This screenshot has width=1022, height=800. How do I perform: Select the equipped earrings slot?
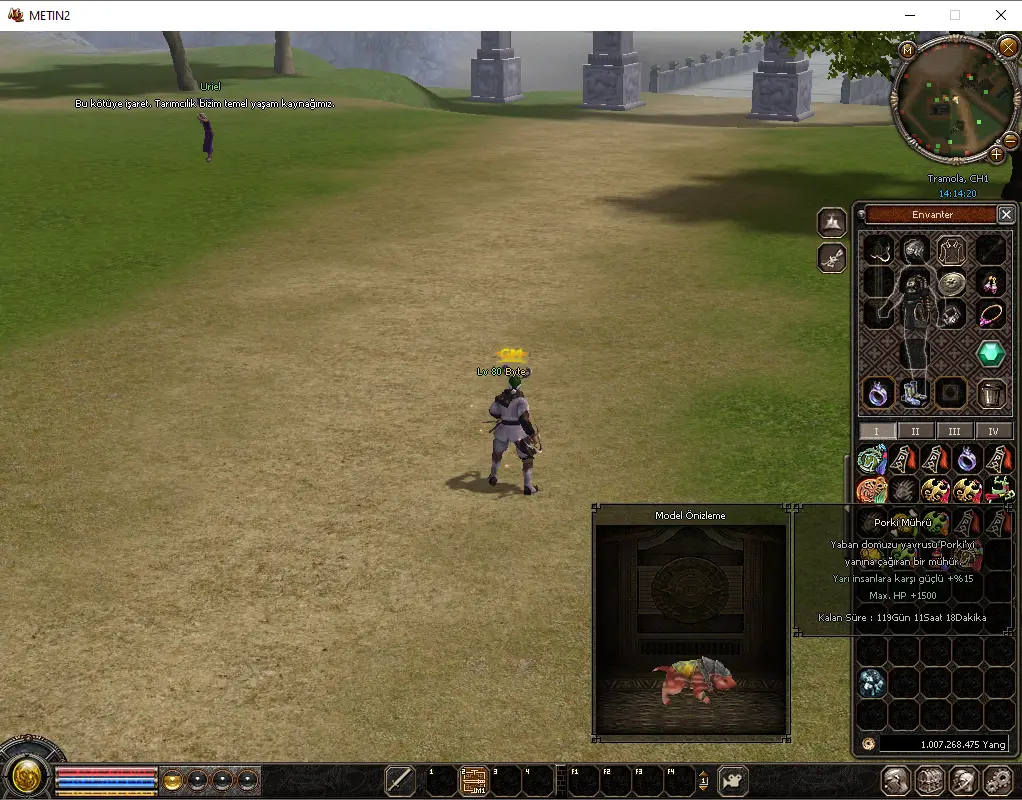click(991, 281)
